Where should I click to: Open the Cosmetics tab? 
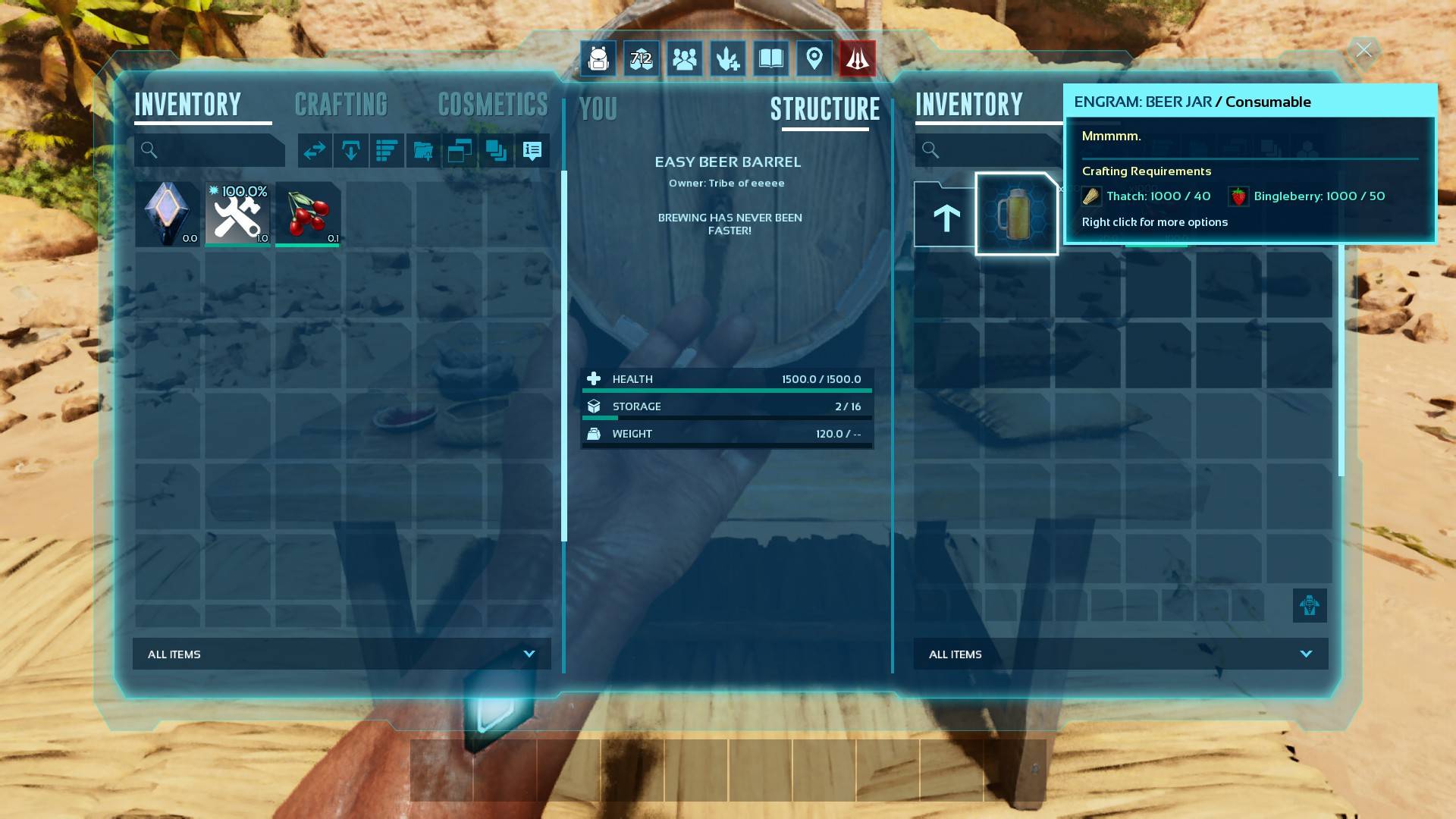click(x=492, y=105)
